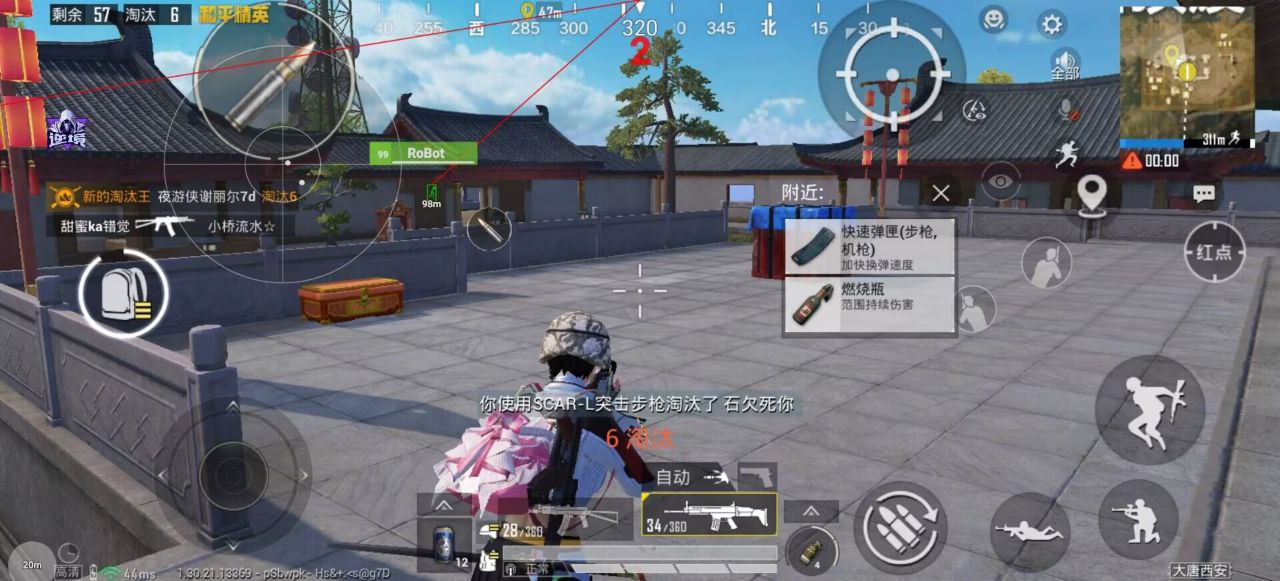The image size is (1280, 581).
Task: Place a map marker pin
Action: [1091, 192]
